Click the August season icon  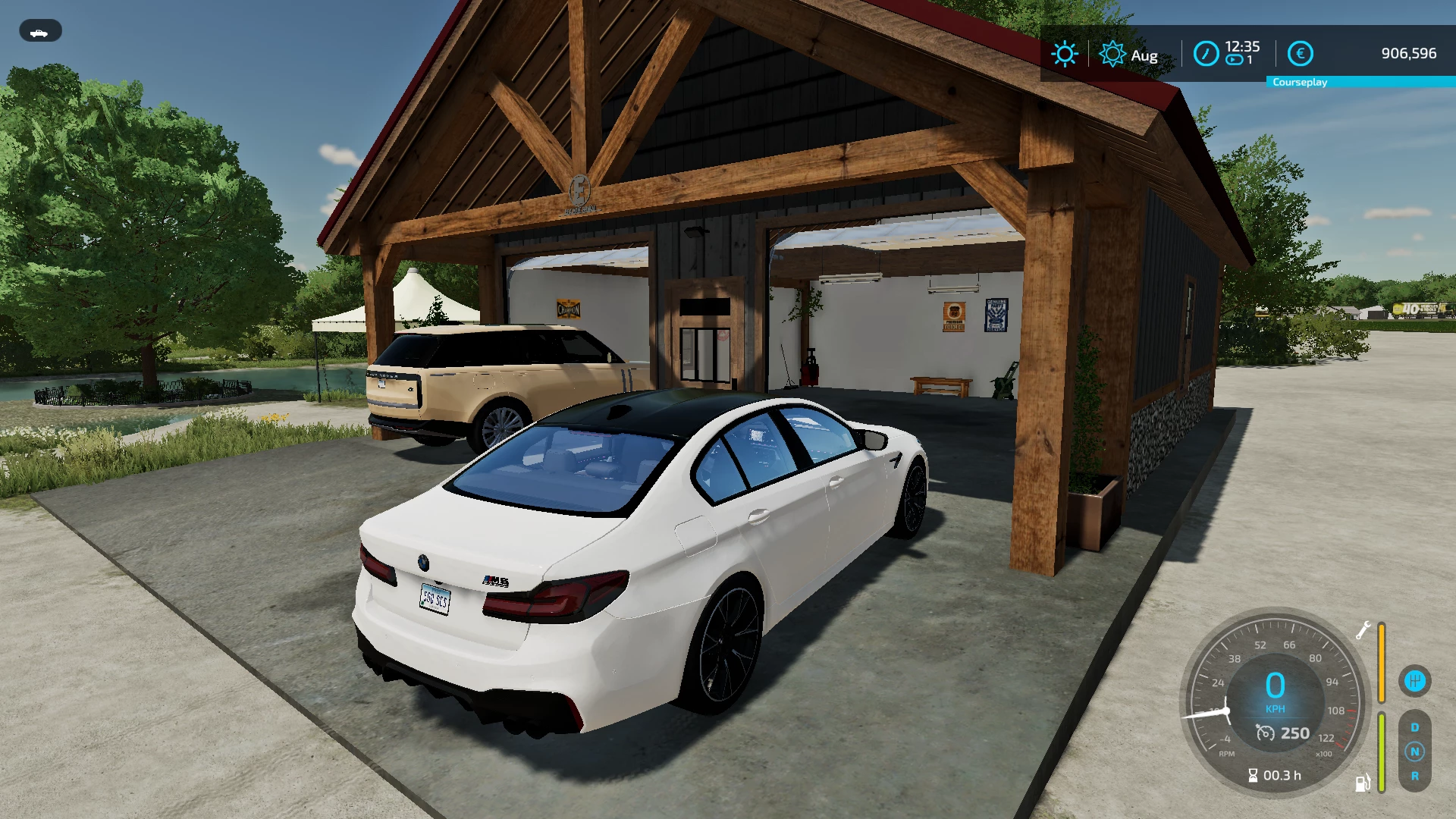(x=1112, y=54)
